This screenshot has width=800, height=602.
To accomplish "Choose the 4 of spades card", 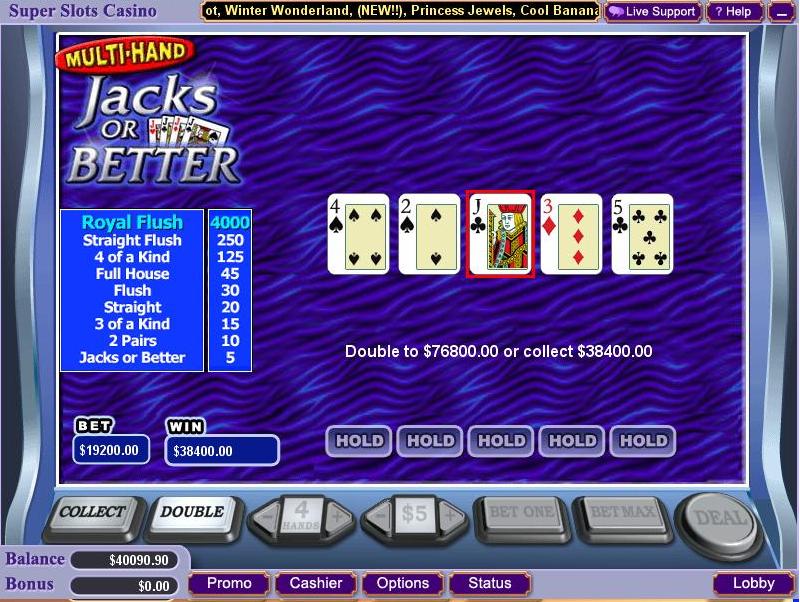I will click(x=358, y=234).
